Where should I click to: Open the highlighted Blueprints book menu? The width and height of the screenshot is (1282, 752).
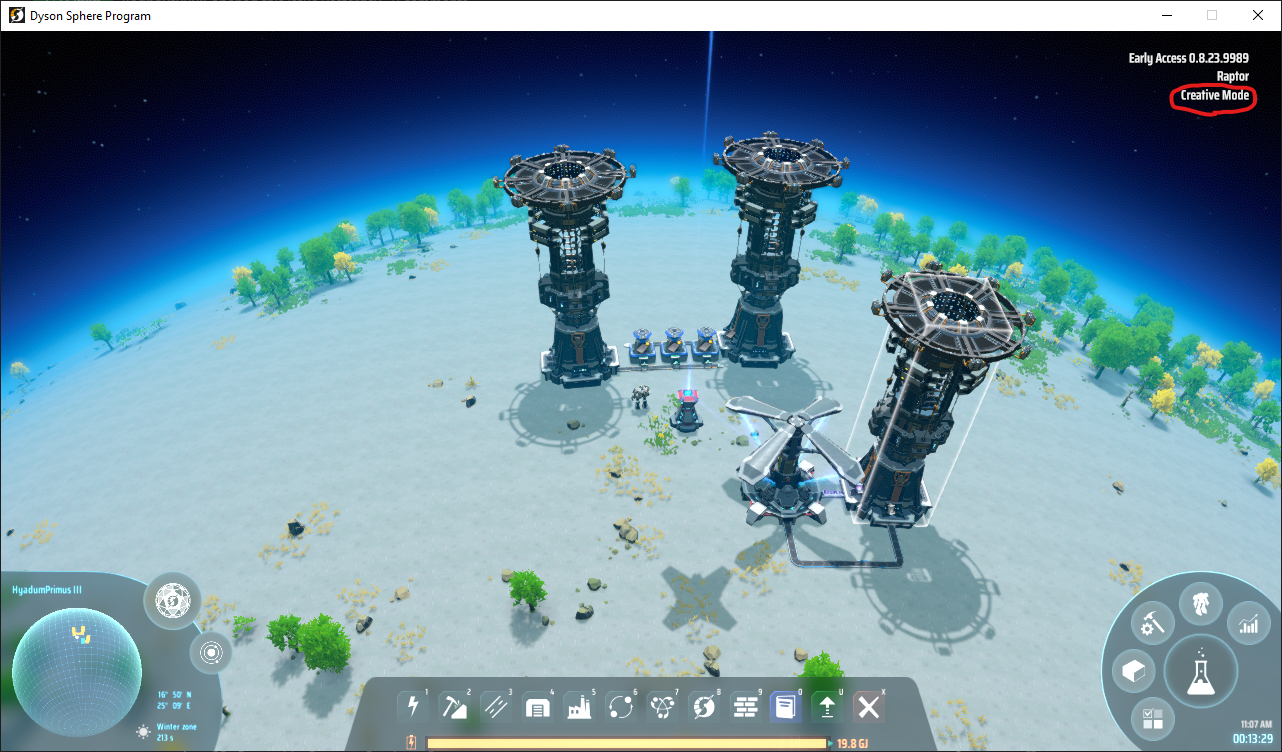coord(786,706)
